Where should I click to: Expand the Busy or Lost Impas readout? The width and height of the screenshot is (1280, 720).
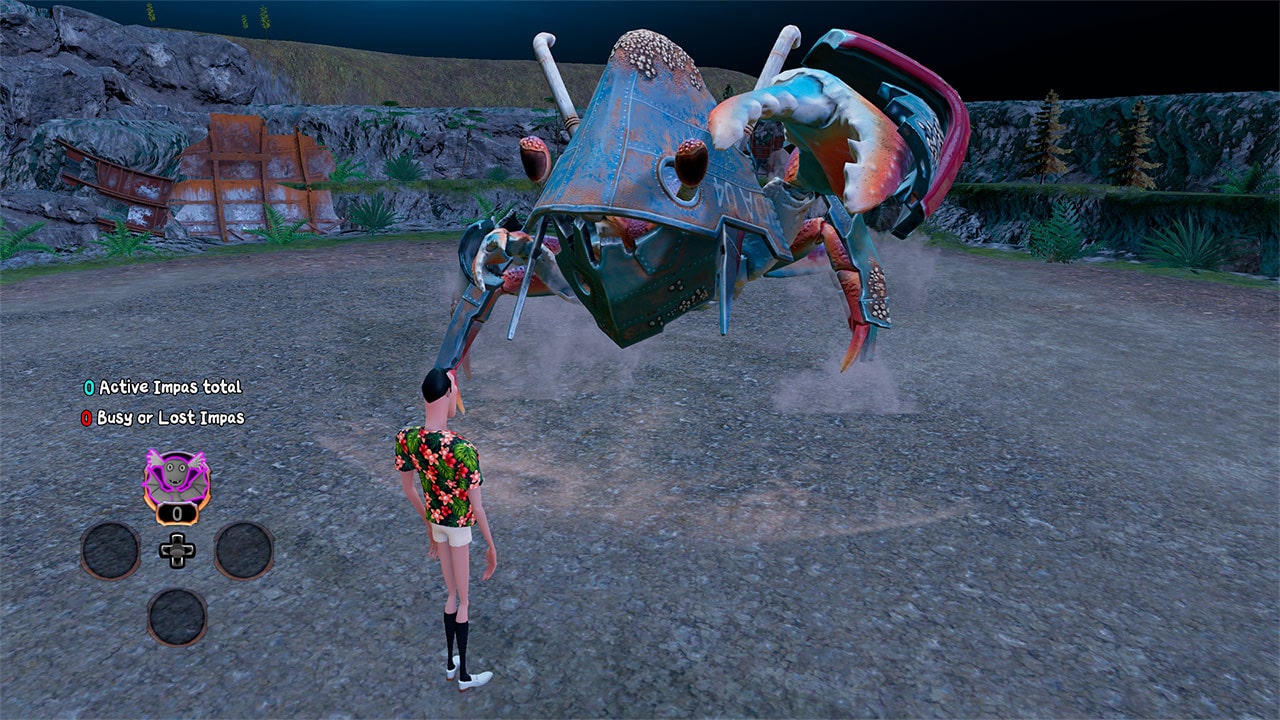coord(172,416)
